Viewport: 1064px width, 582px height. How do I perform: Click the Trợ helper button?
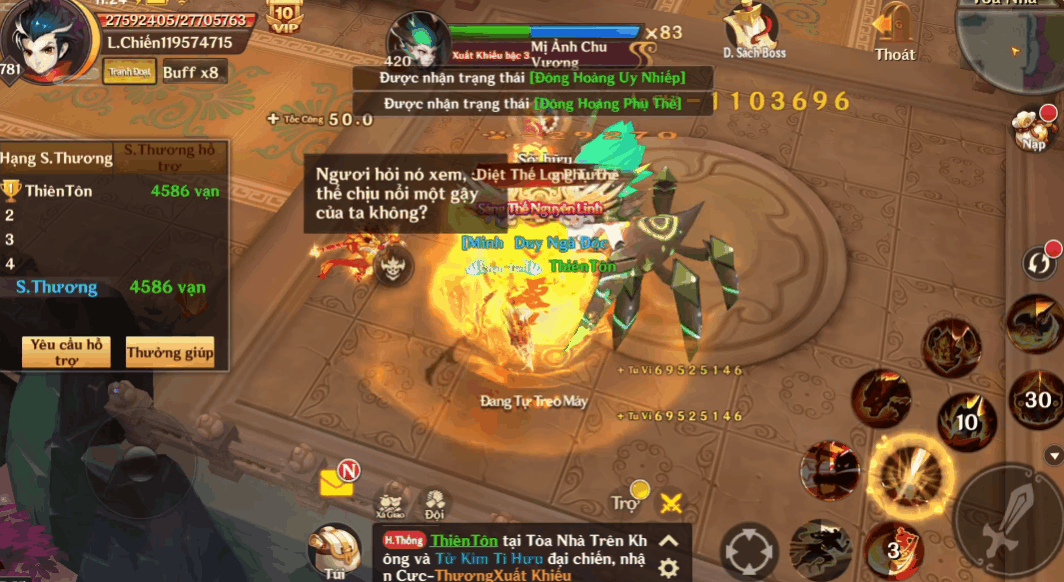click(628, 500)
